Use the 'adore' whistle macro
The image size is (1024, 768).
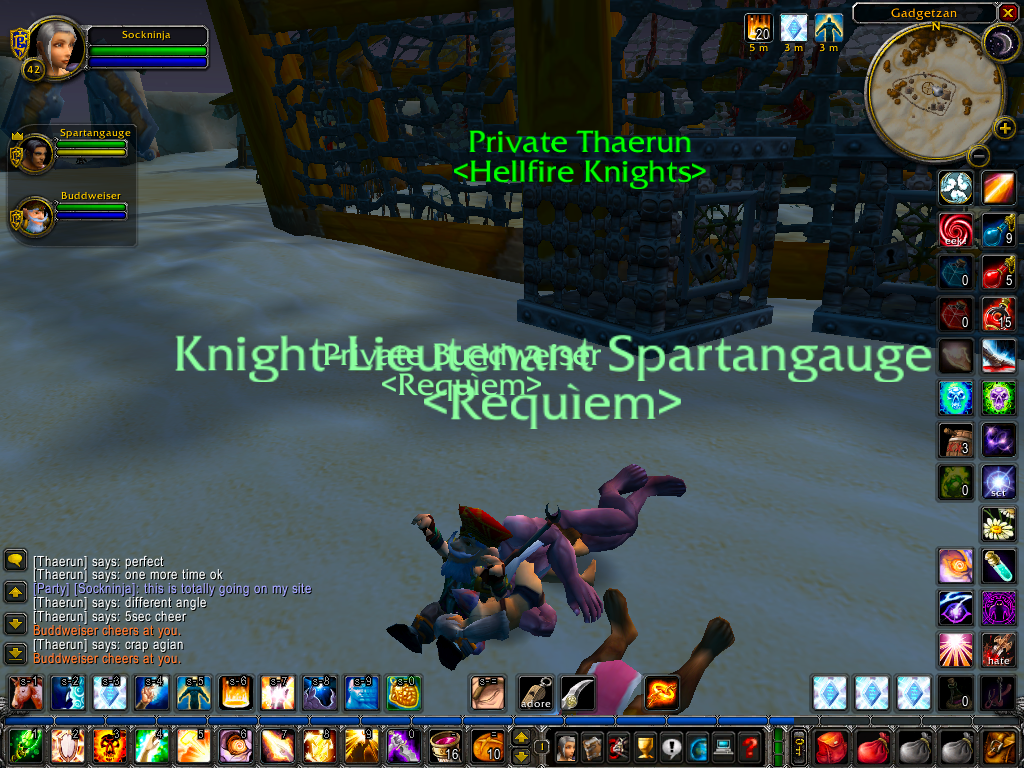(535, 692)
